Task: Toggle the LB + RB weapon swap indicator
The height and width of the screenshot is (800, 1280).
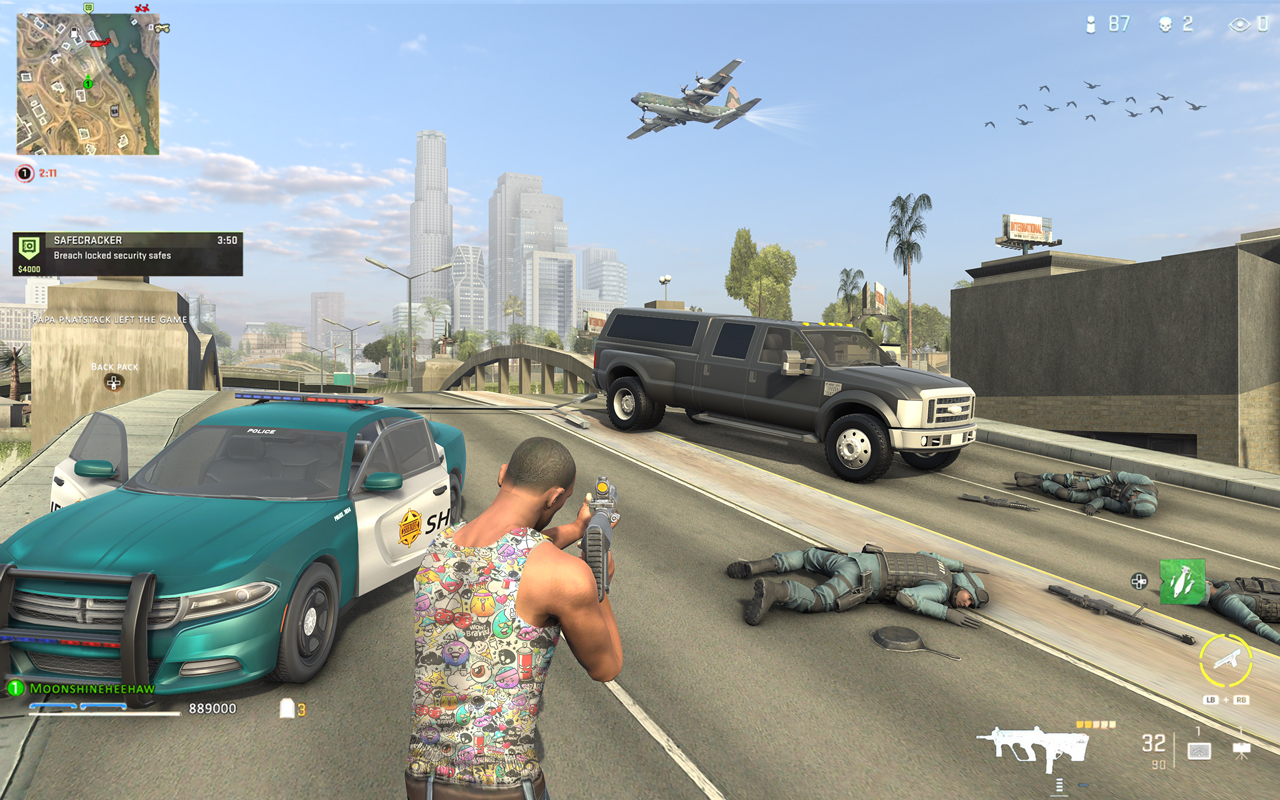Action: point(1226,699)
